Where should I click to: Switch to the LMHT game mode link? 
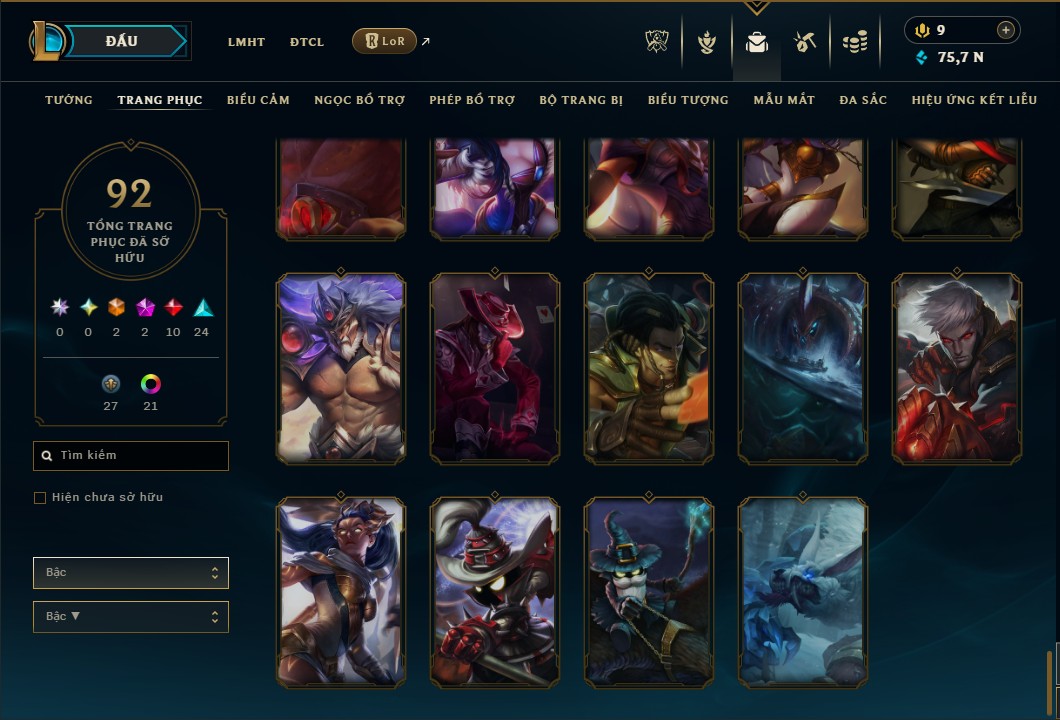click(x=246, y=42)
